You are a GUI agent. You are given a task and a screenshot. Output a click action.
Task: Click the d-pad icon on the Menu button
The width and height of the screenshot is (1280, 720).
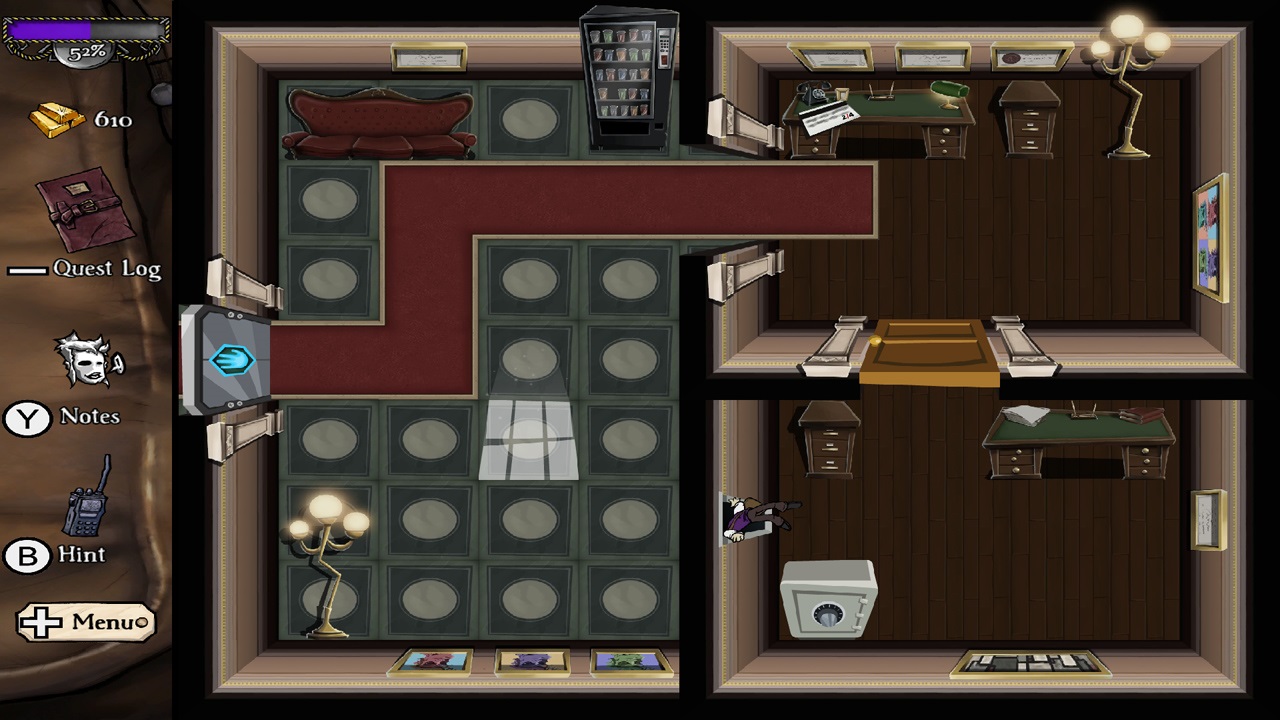coord(42,622)
